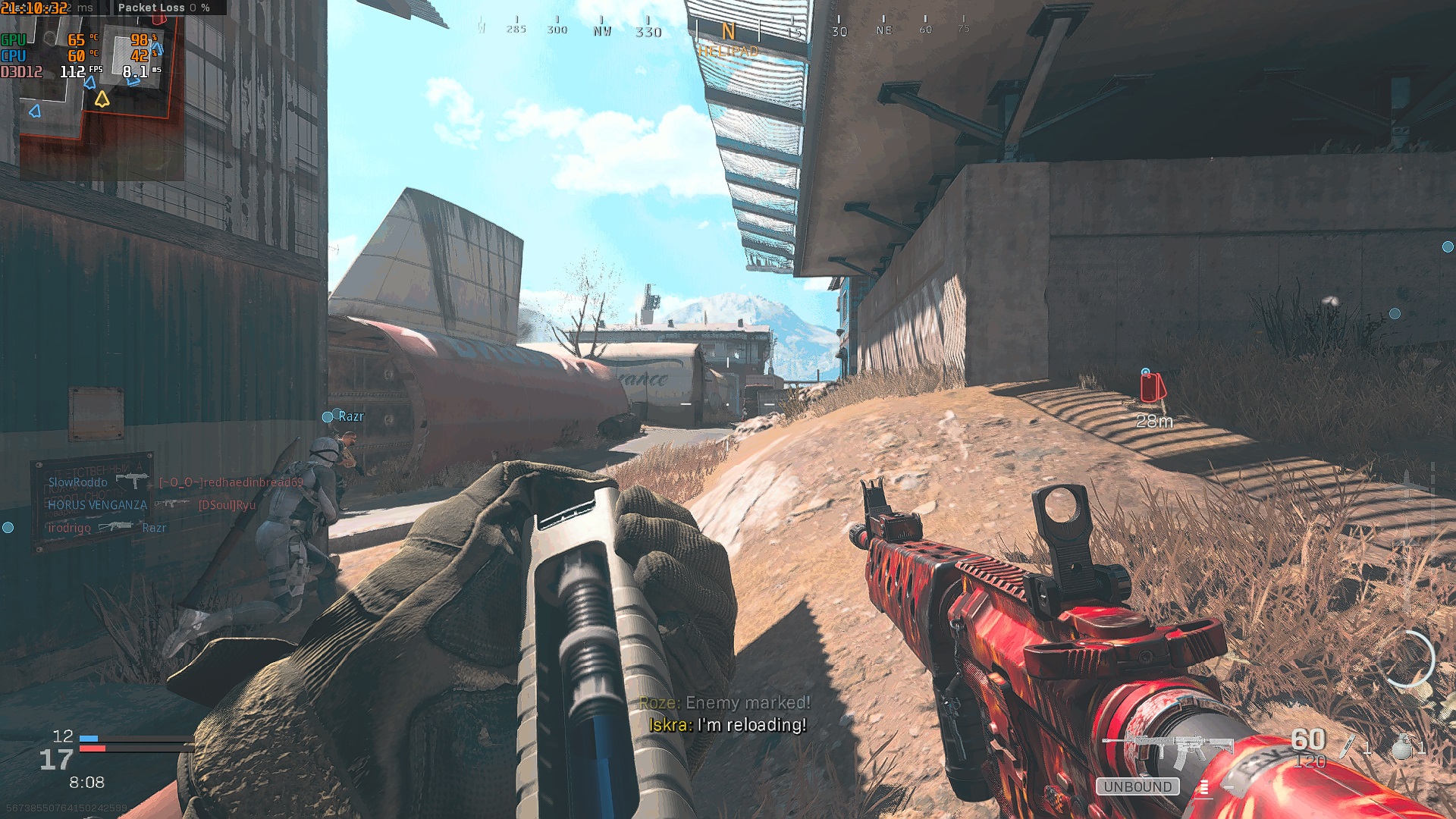The height and width of the screenshot is (819, 1456).
Task: Select the yellow player arrow on the minimap
Action: click(x=102, y=99)
